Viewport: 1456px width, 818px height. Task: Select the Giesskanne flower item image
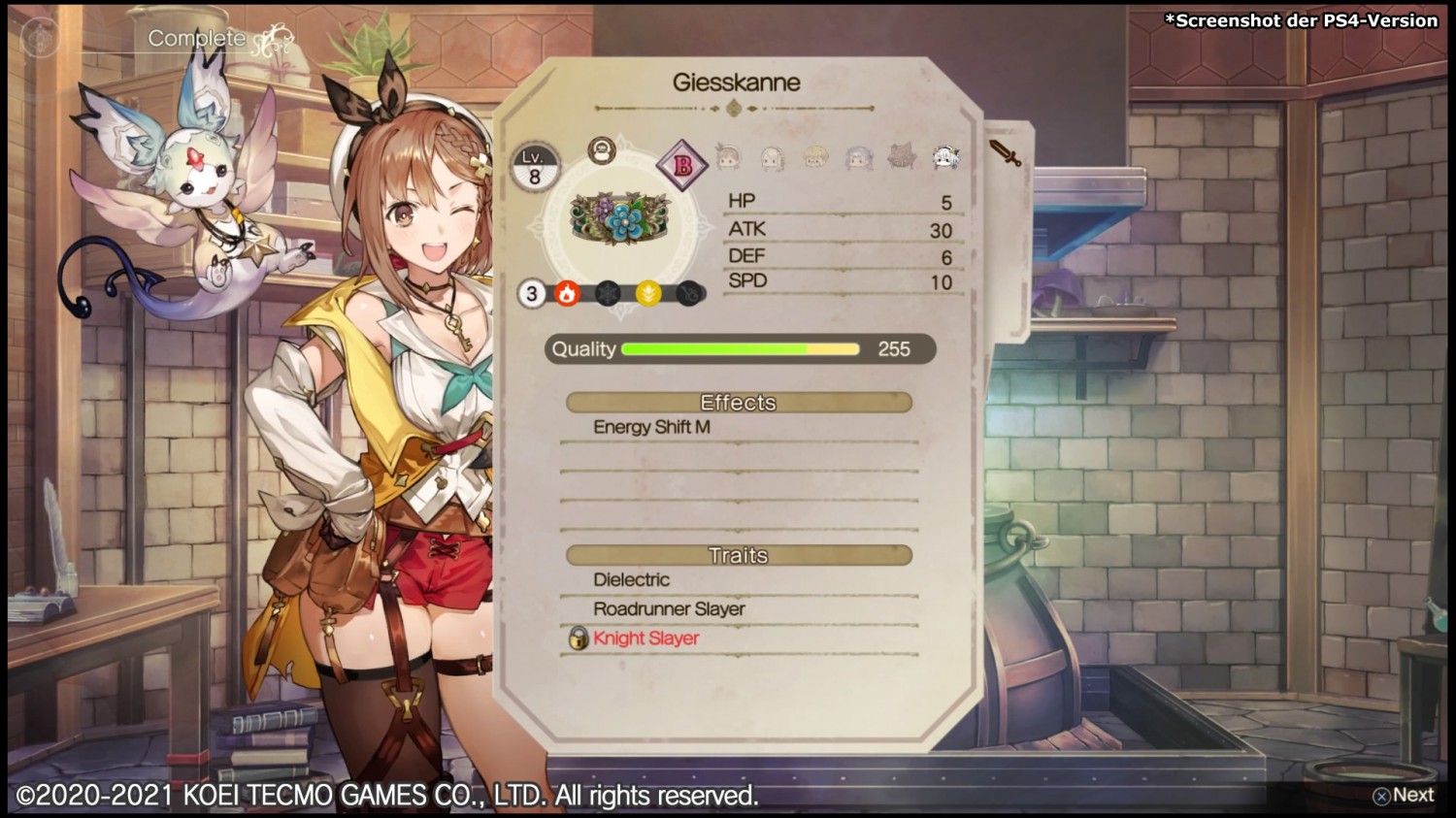621,218
